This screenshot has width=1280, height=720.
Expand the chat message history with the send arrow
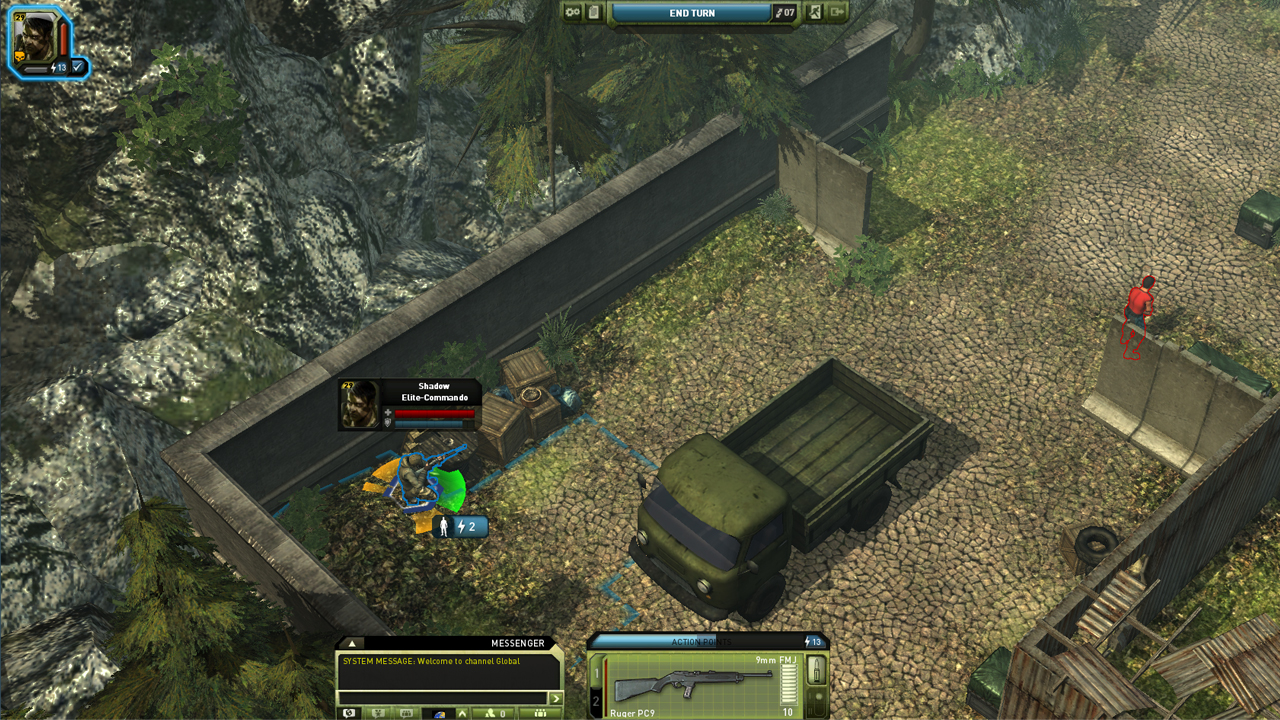tap(554, 697)
